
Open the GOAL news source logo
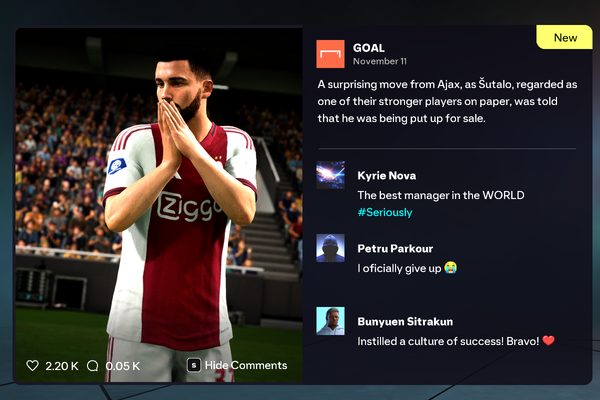pyautogui.click(x=330, y=54)
